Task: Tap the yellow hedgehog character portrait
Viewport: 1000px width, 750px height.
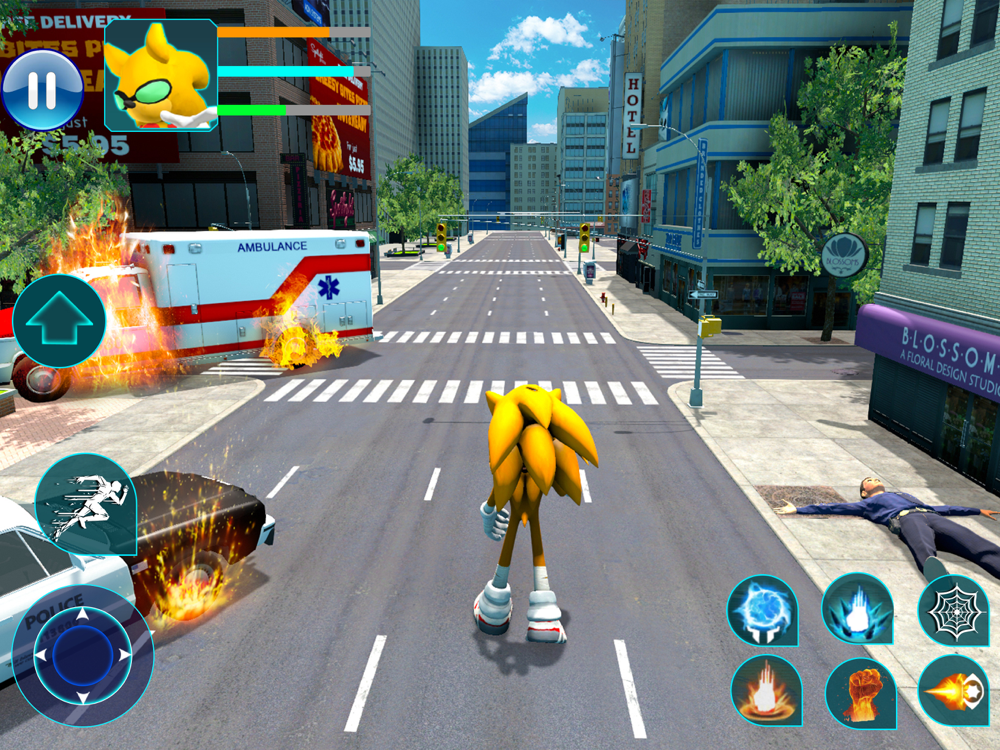Action: 161,75
